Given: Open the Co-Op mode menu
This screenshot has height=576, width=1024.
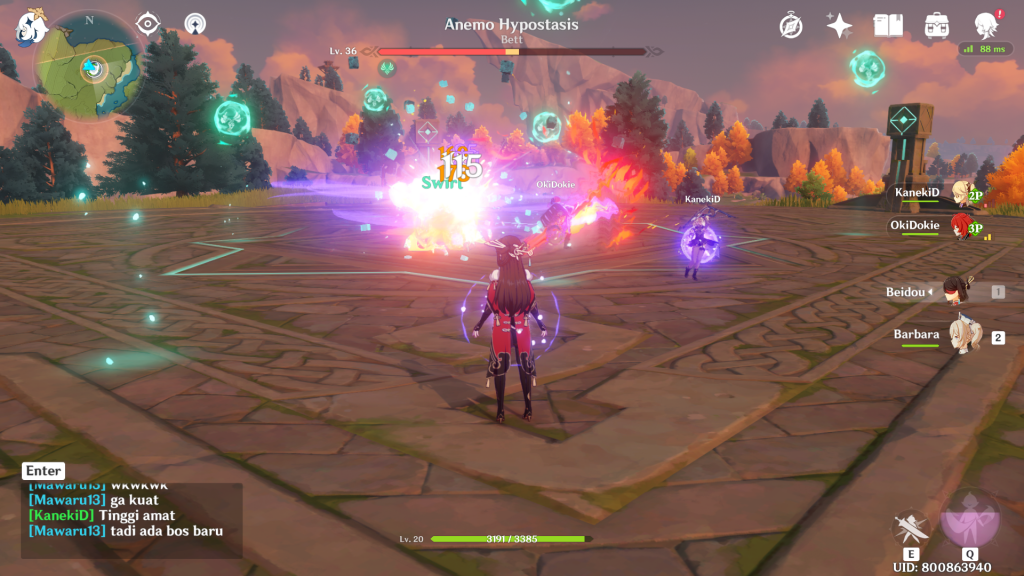Looking at the screenshot, I should click(195, 23).
